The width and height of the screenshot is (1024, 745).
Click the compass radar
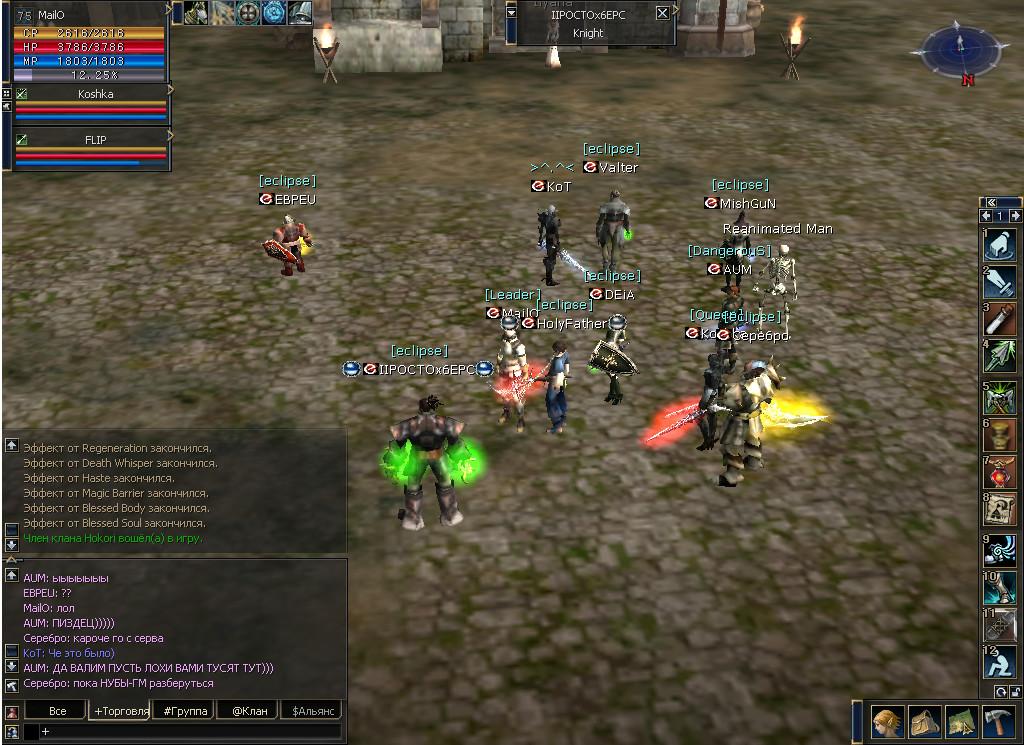[x=957, y=49]
